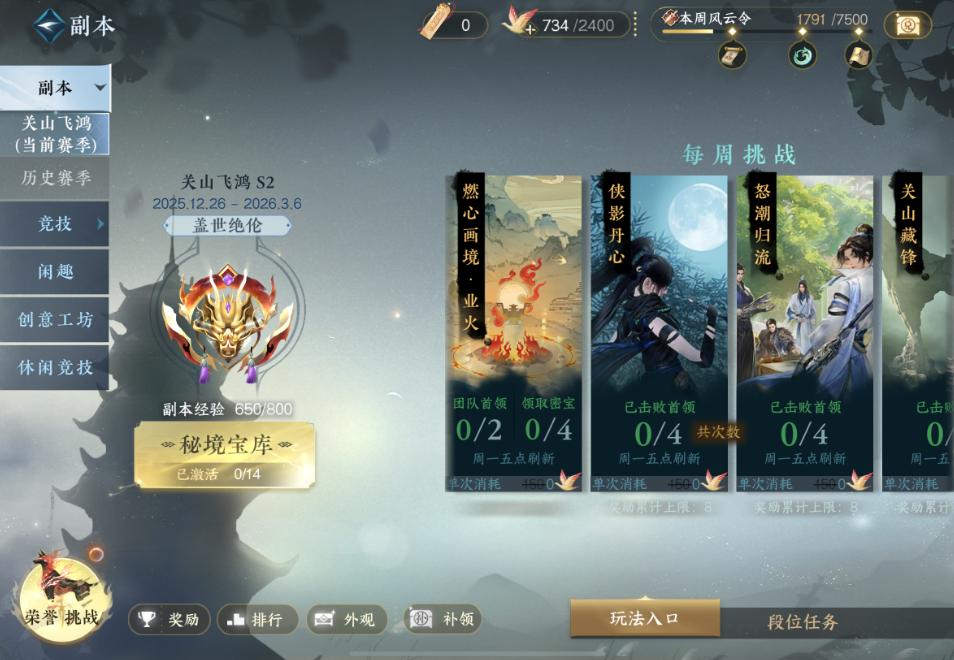Switch to 创意工坊 workshop
Image resolution: width=954 pixels, height=660 pixels.
click(55, 320)
